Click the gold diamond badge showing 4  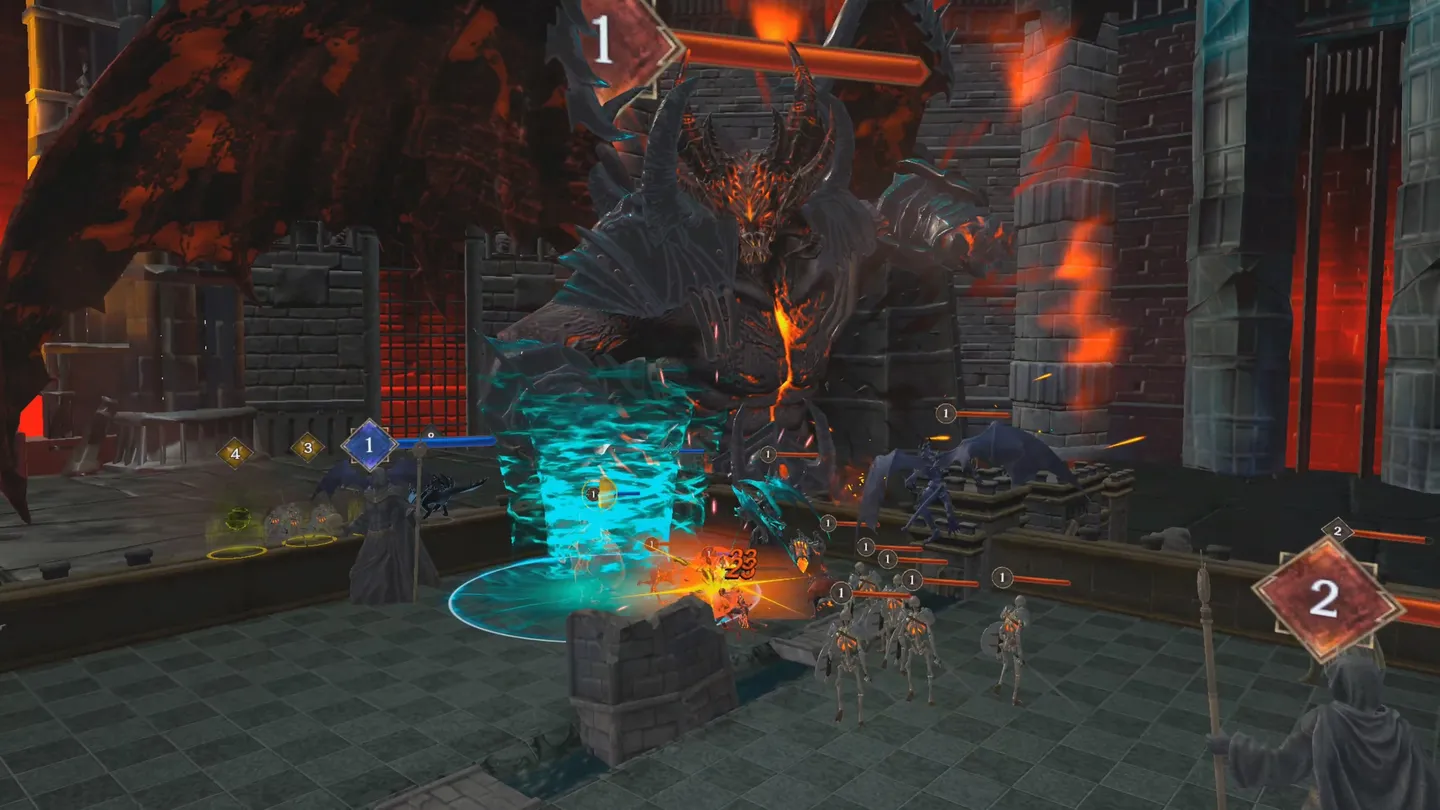(x=235, y=452)
